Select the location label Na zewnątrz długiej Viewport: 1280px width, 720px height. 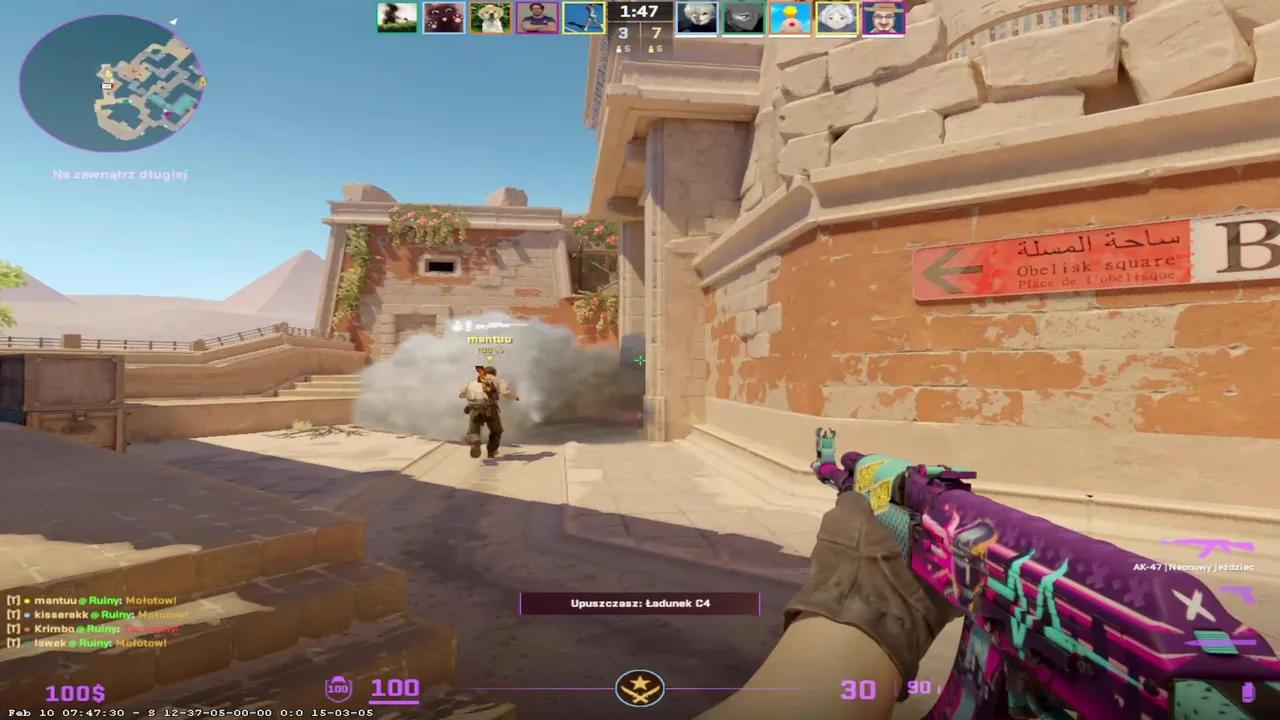pyautogui.click(x=119, y=174)
